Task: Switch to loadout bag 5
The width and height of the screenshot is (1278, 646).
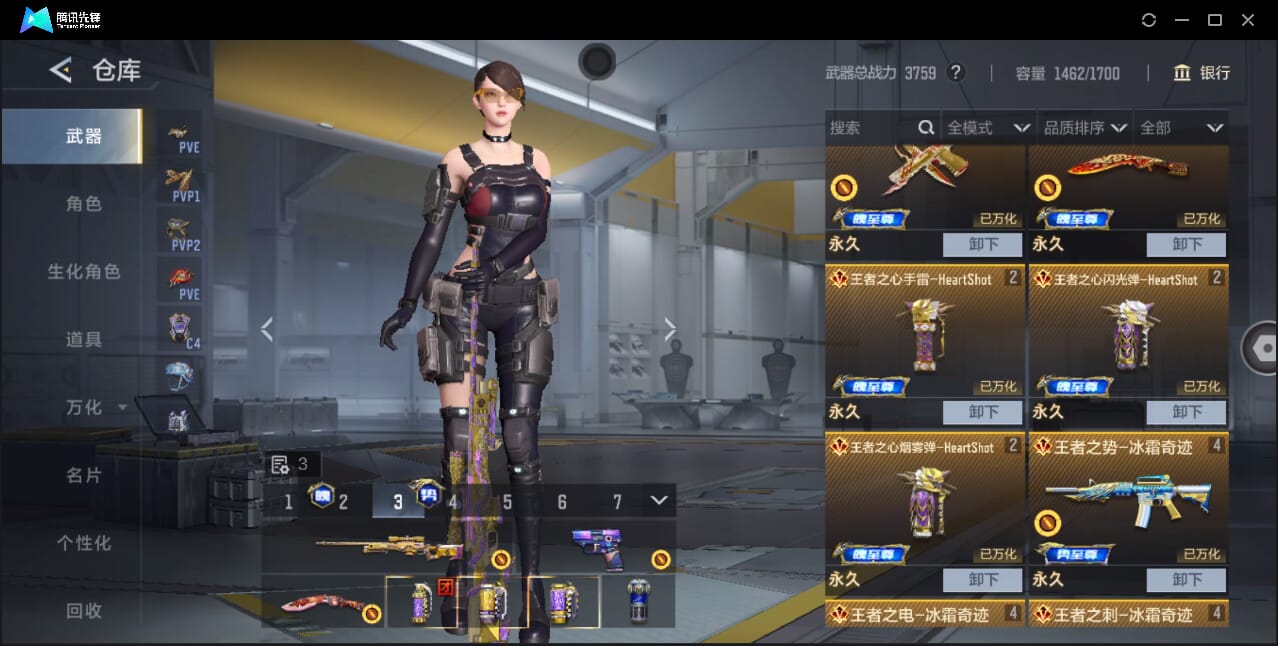Action: tap(507, 502)
